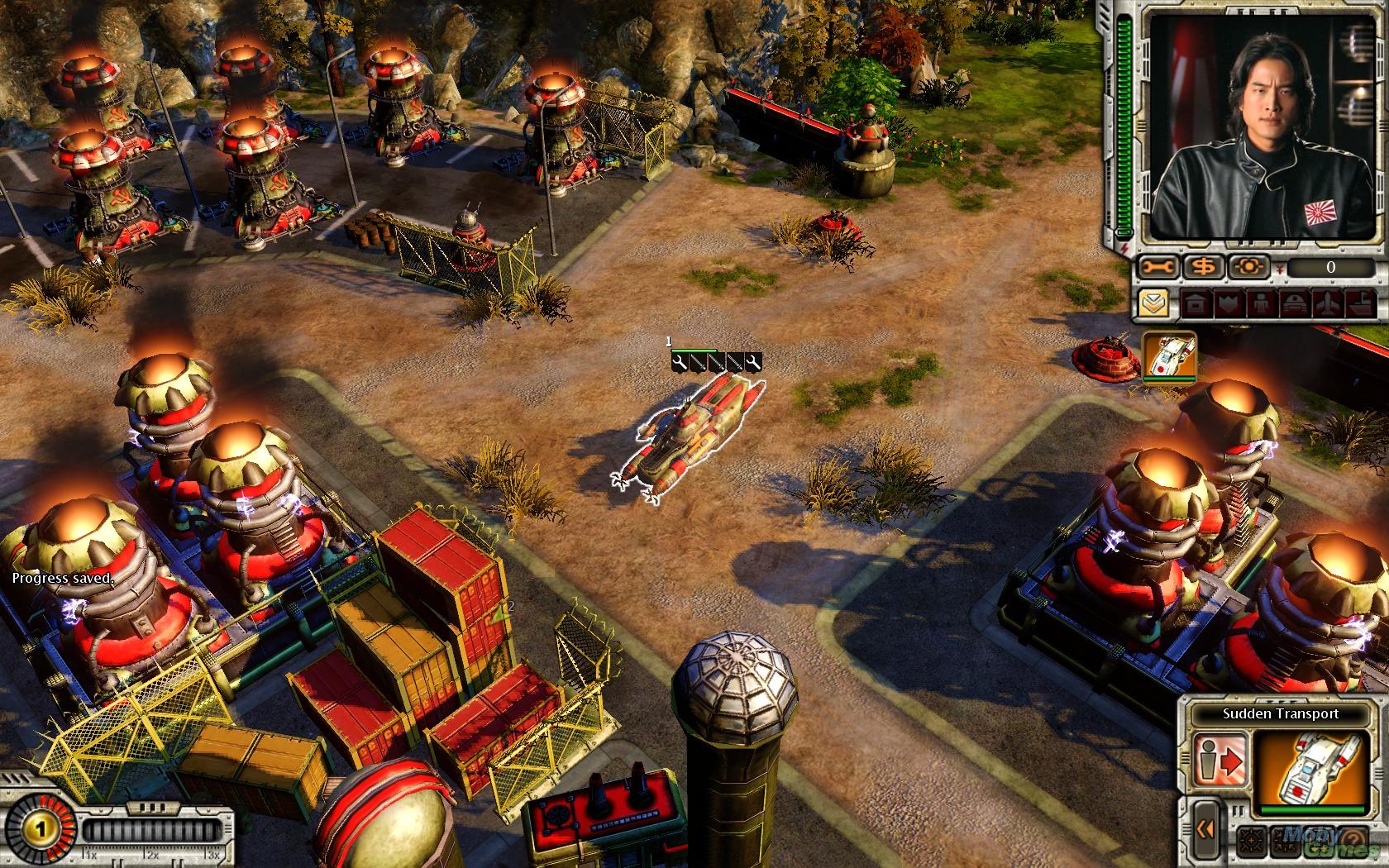Select the sell structure dollar icon
Screen dimensions: 1389x868
[1205, 266]
